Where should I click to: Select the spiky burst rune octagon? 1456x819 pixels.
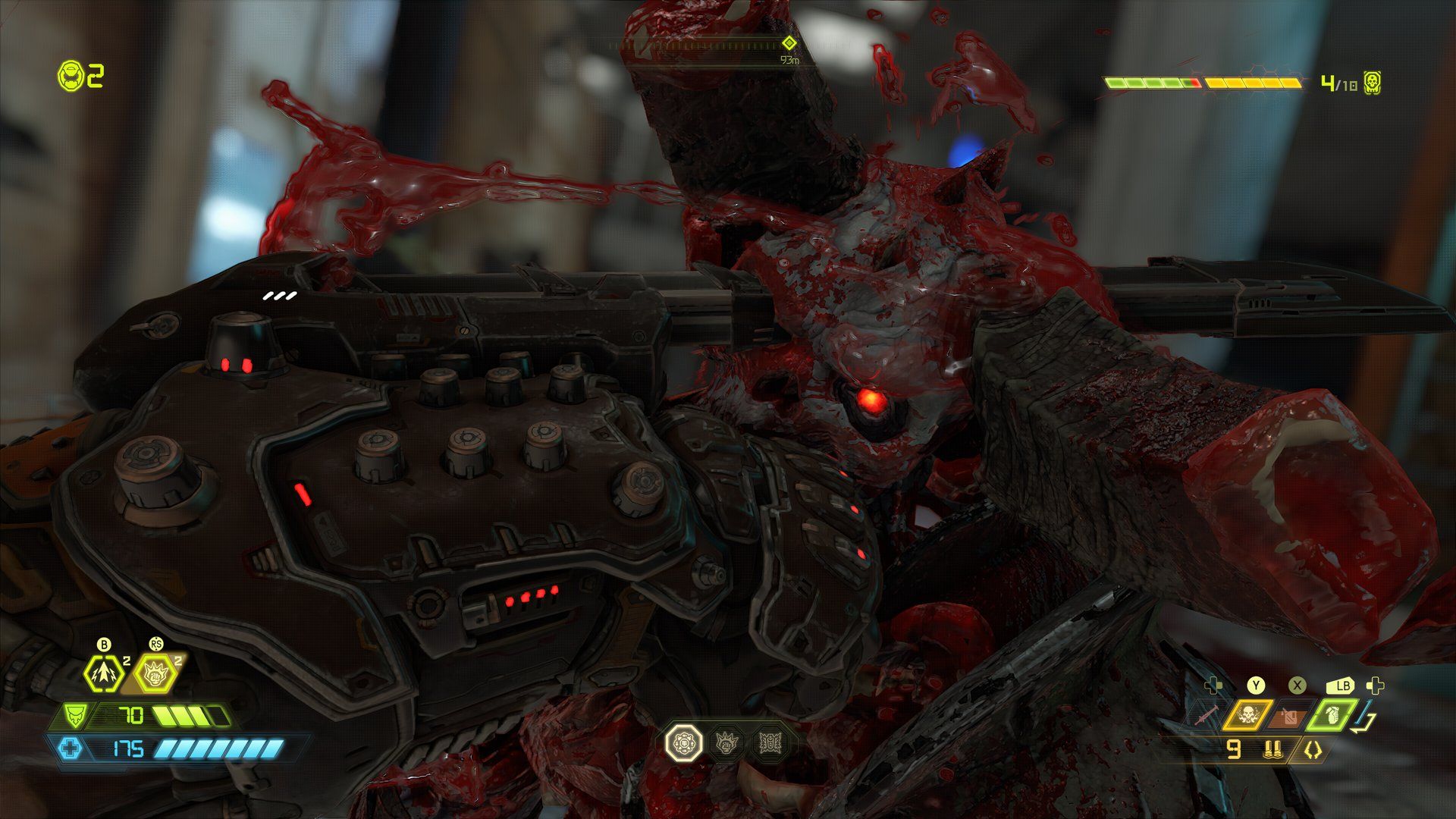point(769,742)
